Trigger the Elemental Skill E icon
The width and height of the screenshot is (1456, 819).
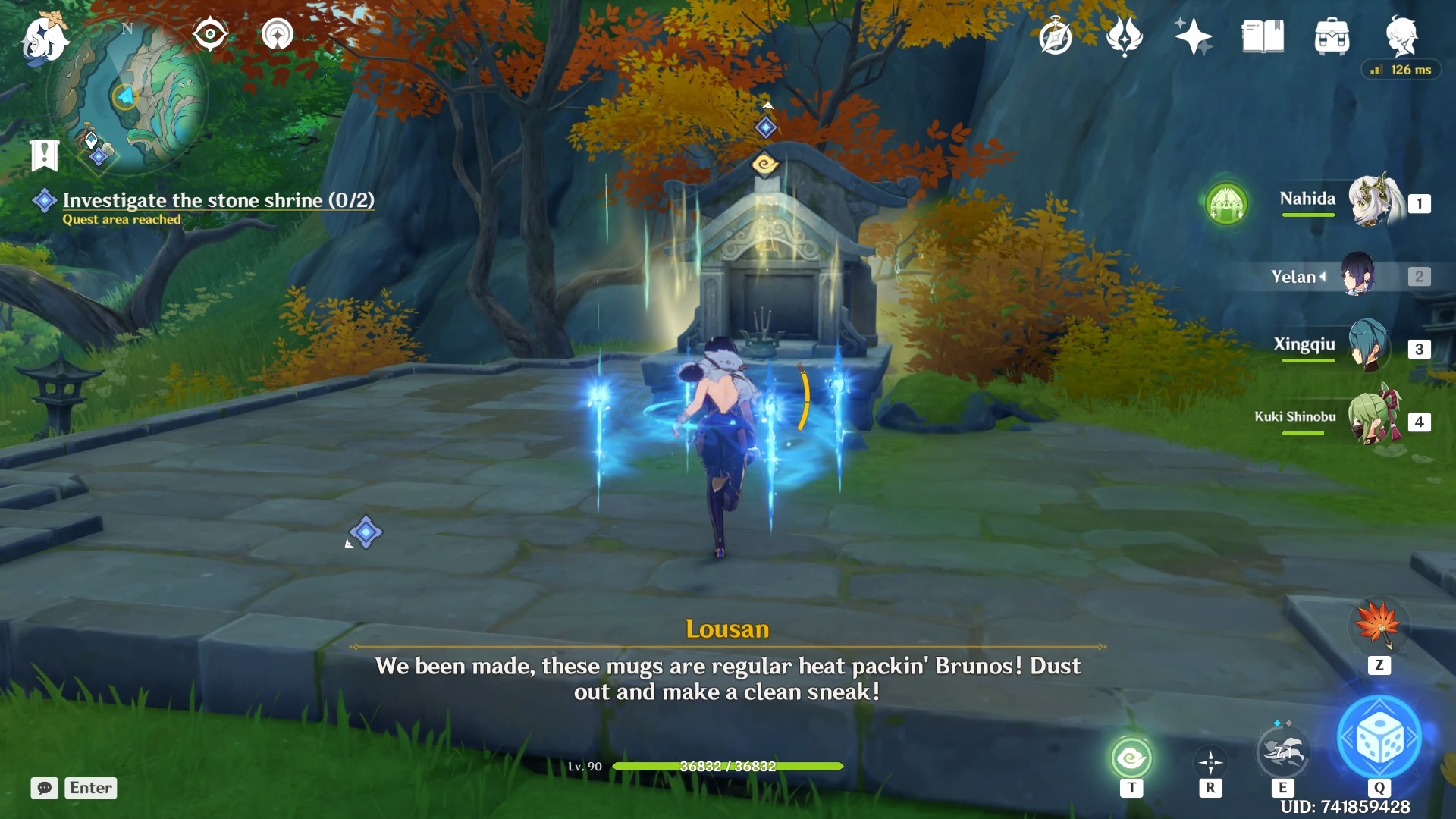click(x=1284, y=751)
